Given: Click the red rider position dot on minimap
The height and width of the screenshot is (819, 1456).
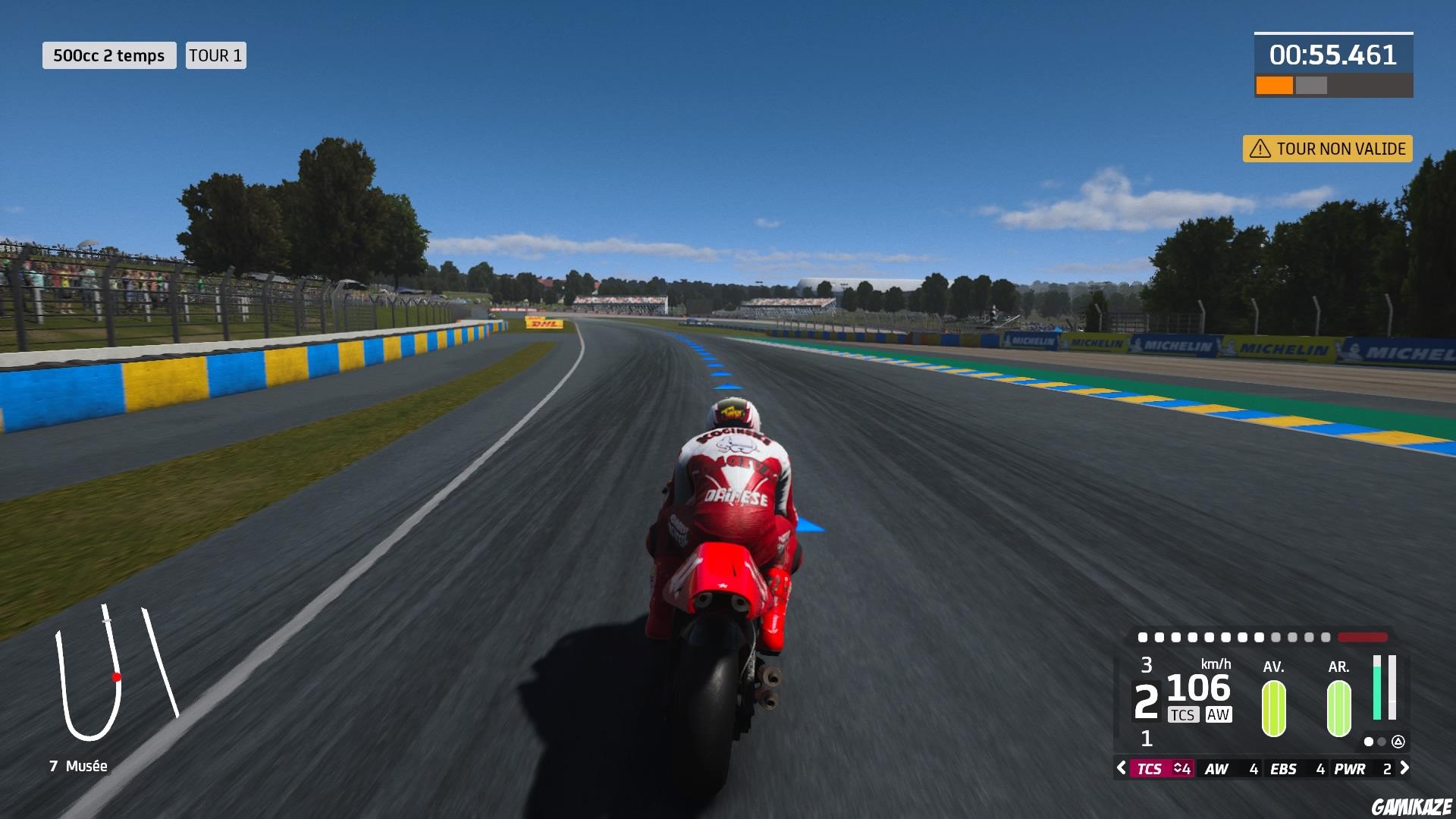Looking at the screenshot, I should 115,677.
